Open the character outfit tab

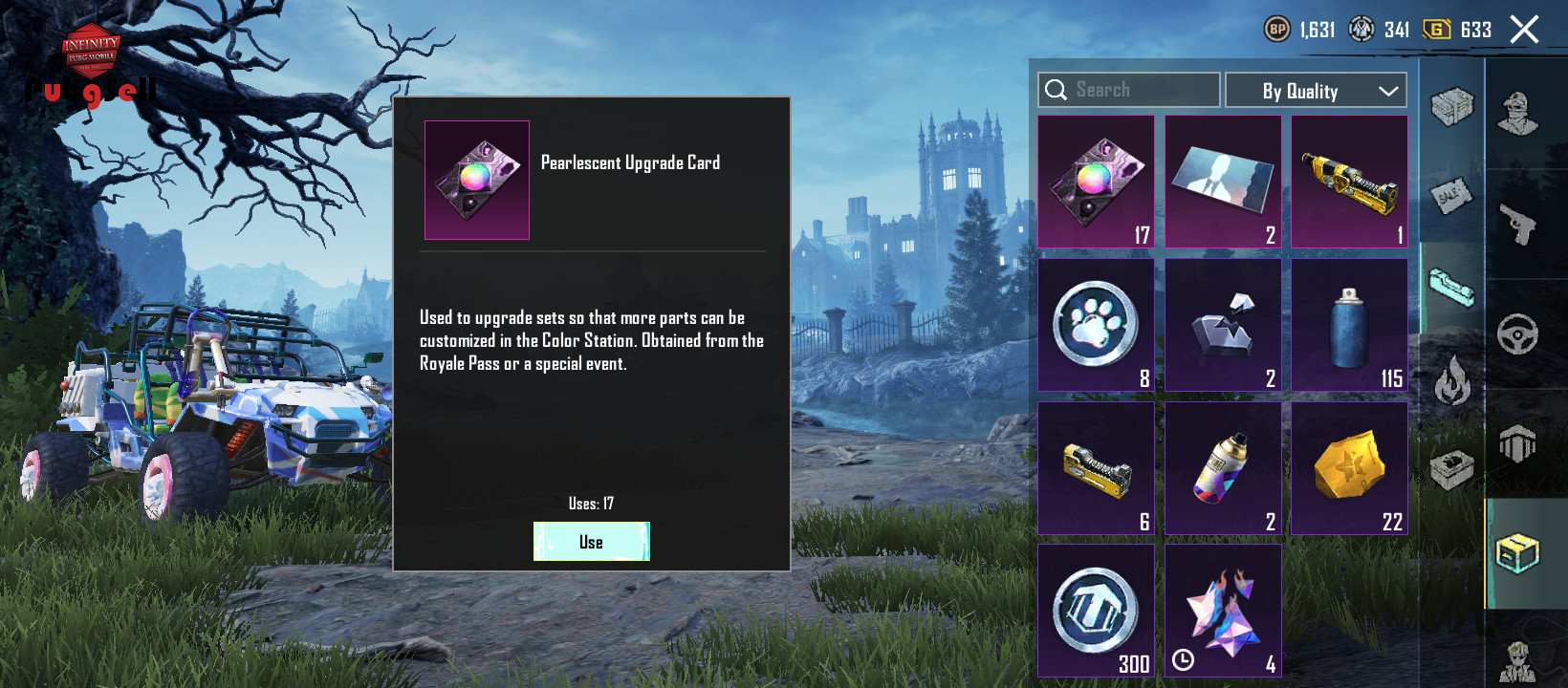point(1517,115)
